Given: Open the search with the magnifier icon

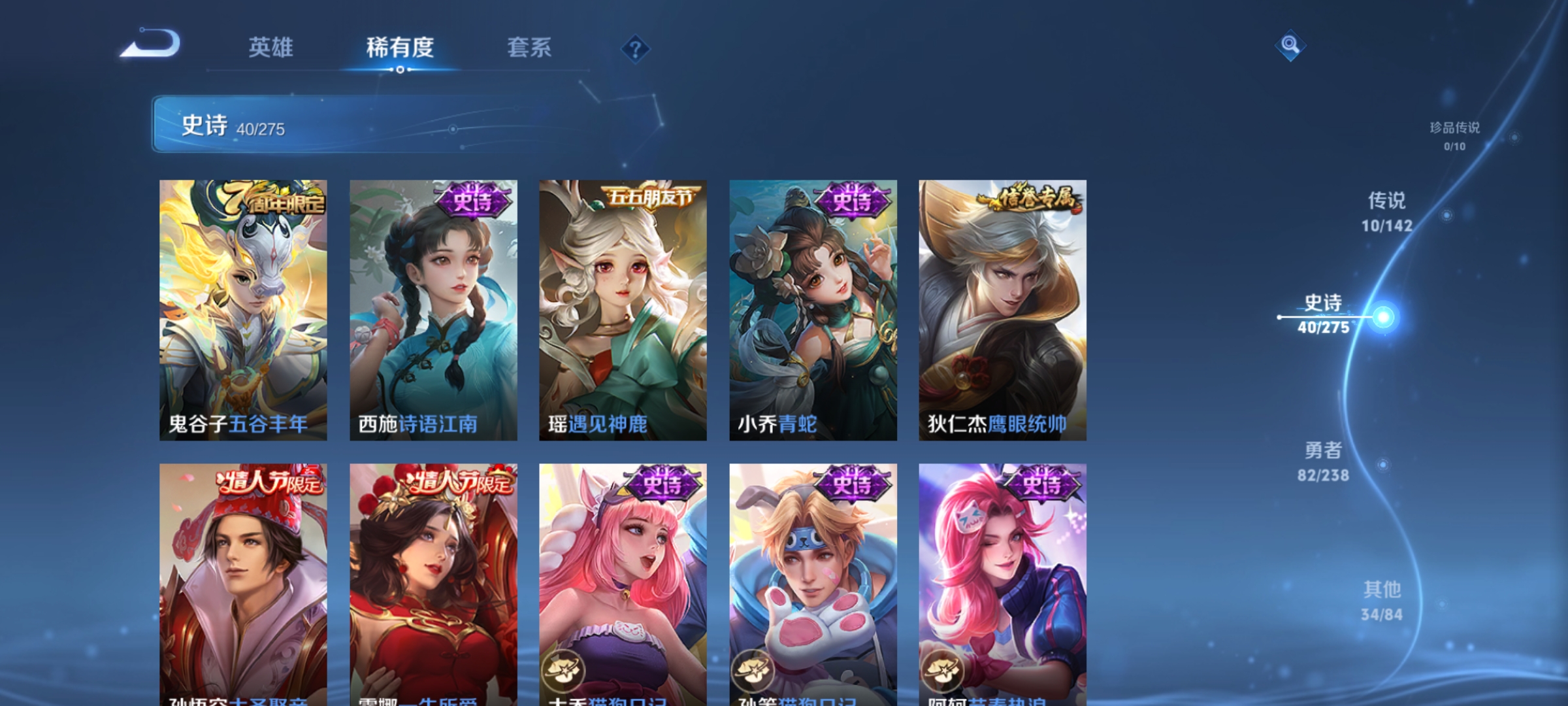Looking at the screenshot, I should tap(1290, 46).
